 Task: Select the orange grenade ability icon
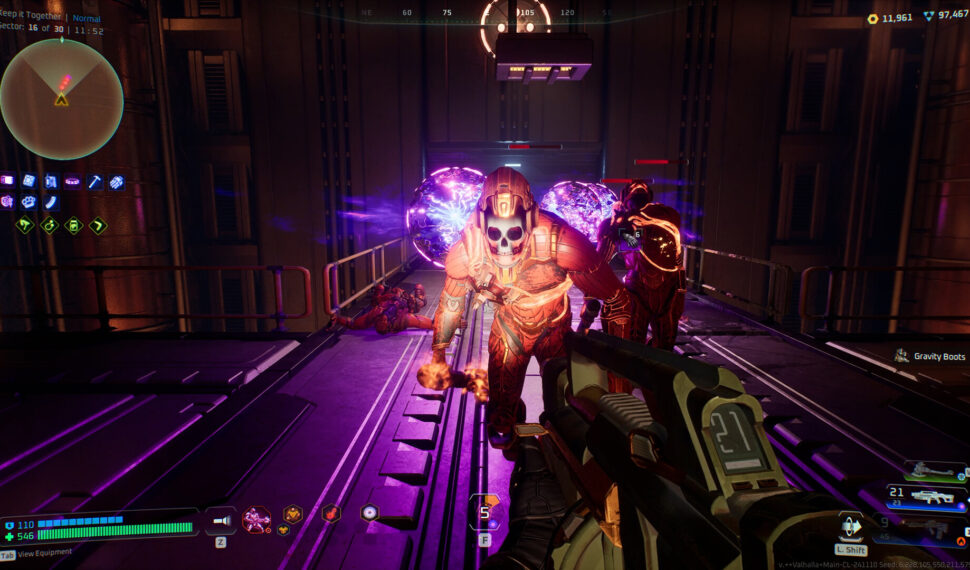pyautogui.click(x=330, y=513)
